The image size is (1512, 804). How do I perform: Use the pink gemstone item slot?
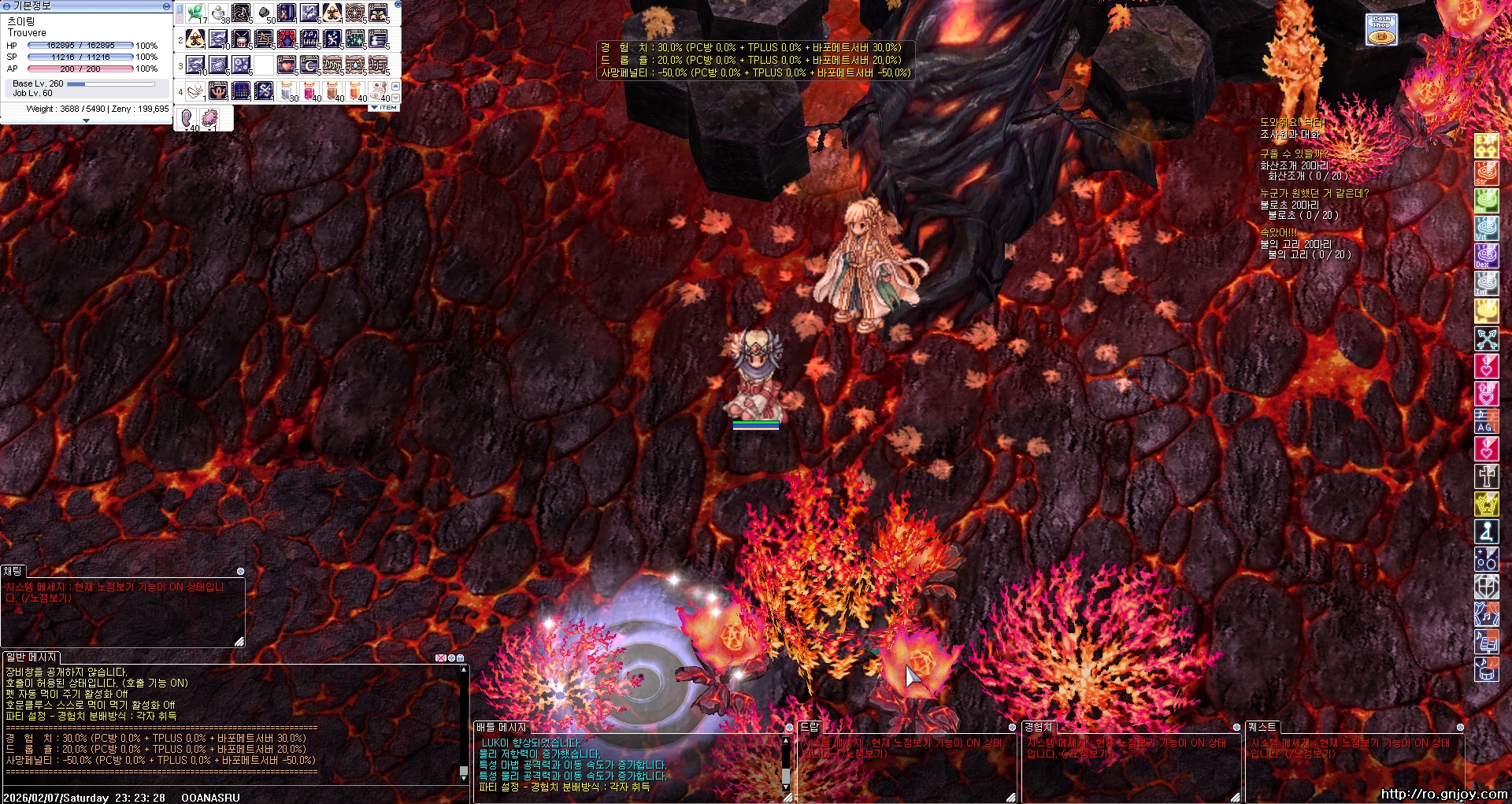pyautogui.click(x=210, y=119)
